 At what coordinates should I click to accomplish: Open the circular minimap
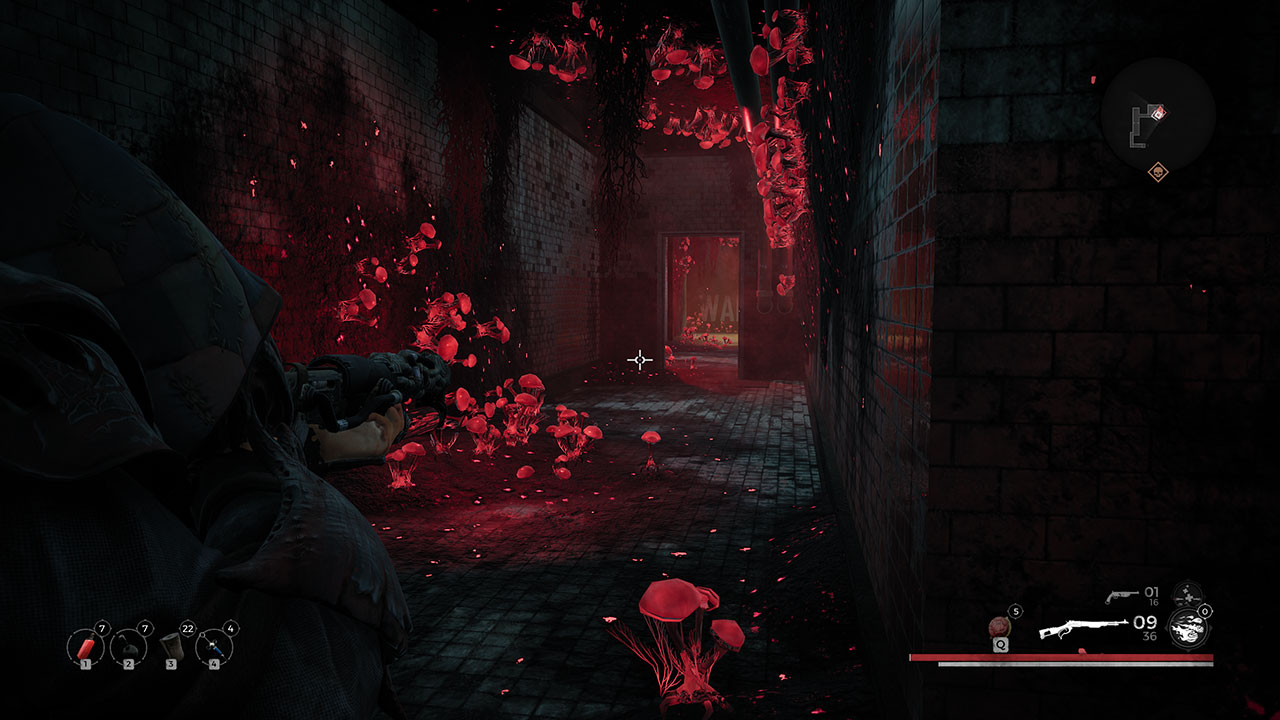click(1158, 115)
